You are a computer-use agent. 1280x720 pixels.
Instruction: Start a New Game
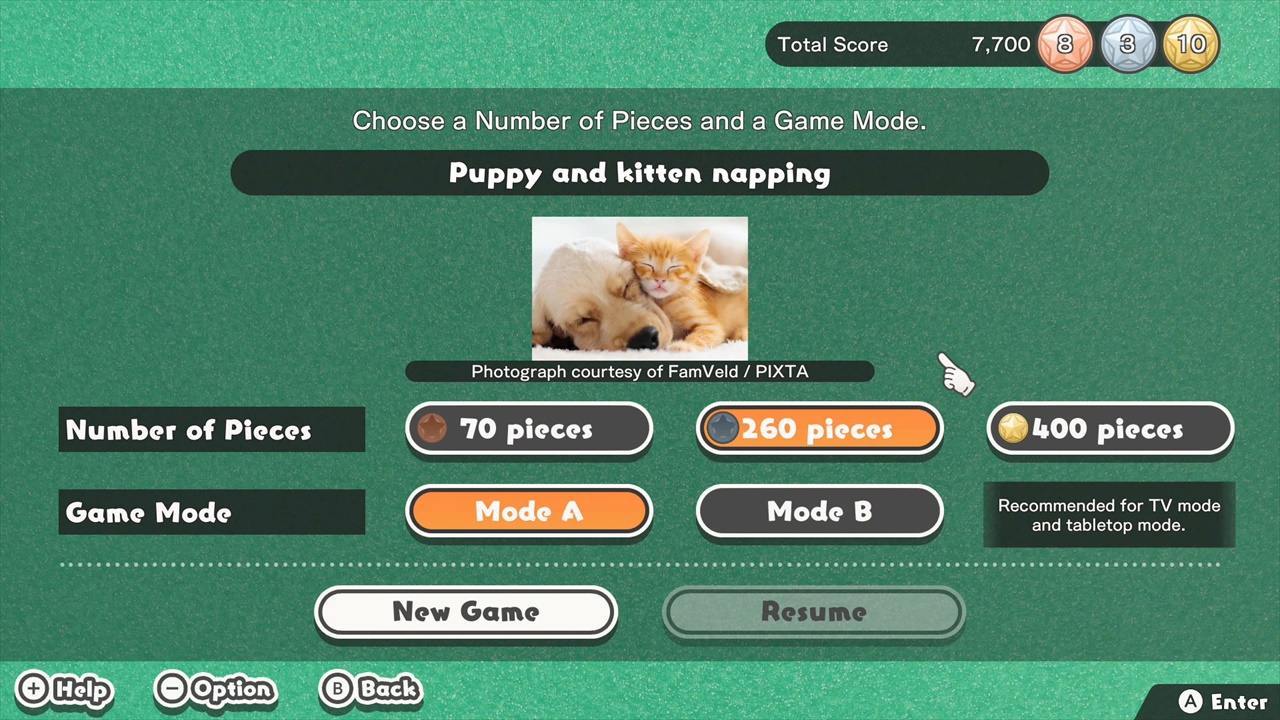pyautogui.click(x=465, y=611)
